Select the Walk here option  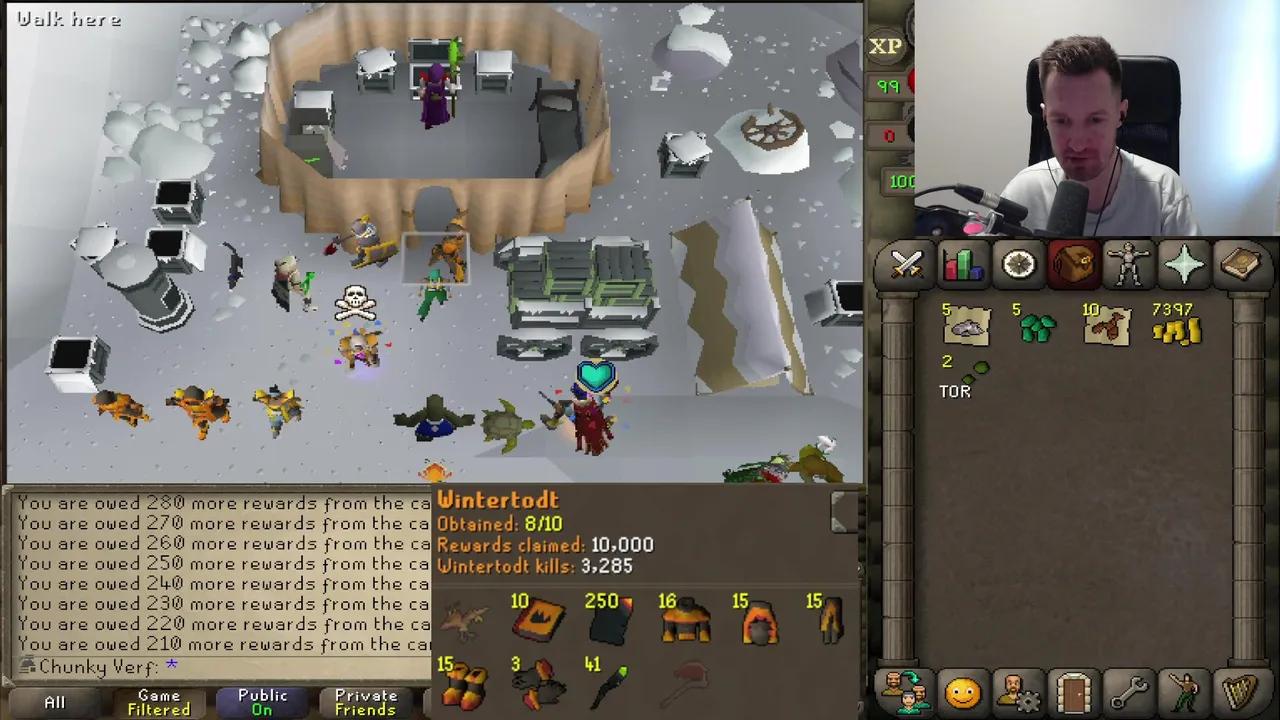click(67, 19)
